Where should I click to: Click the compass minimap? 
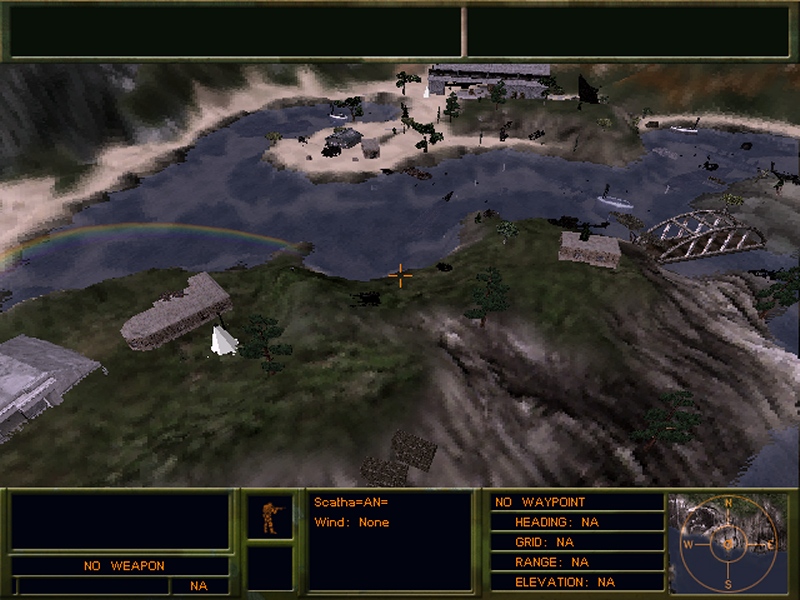[728, 543]
